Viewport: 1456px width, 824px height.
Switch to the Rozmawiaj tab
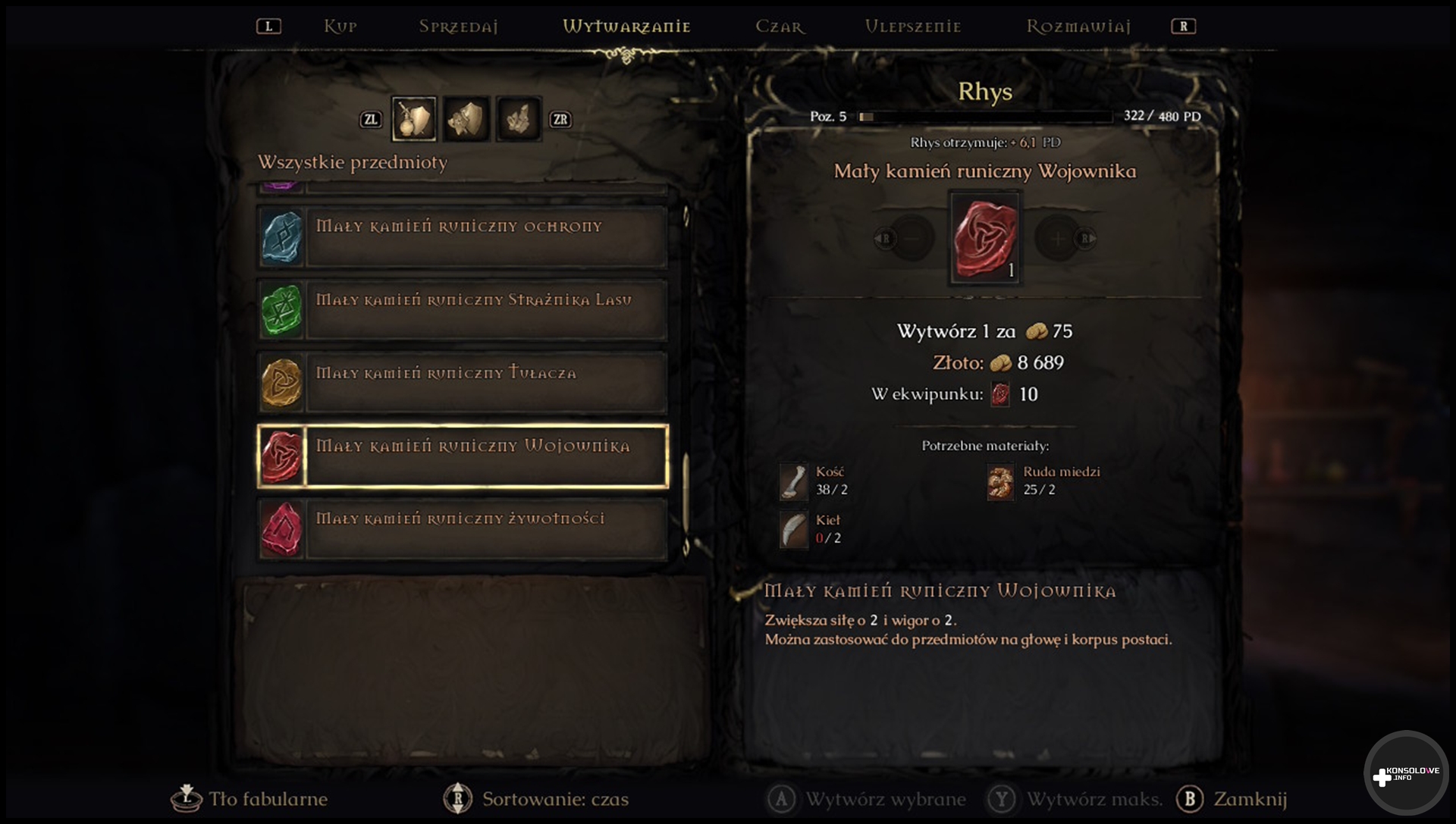pos(1078,27)
